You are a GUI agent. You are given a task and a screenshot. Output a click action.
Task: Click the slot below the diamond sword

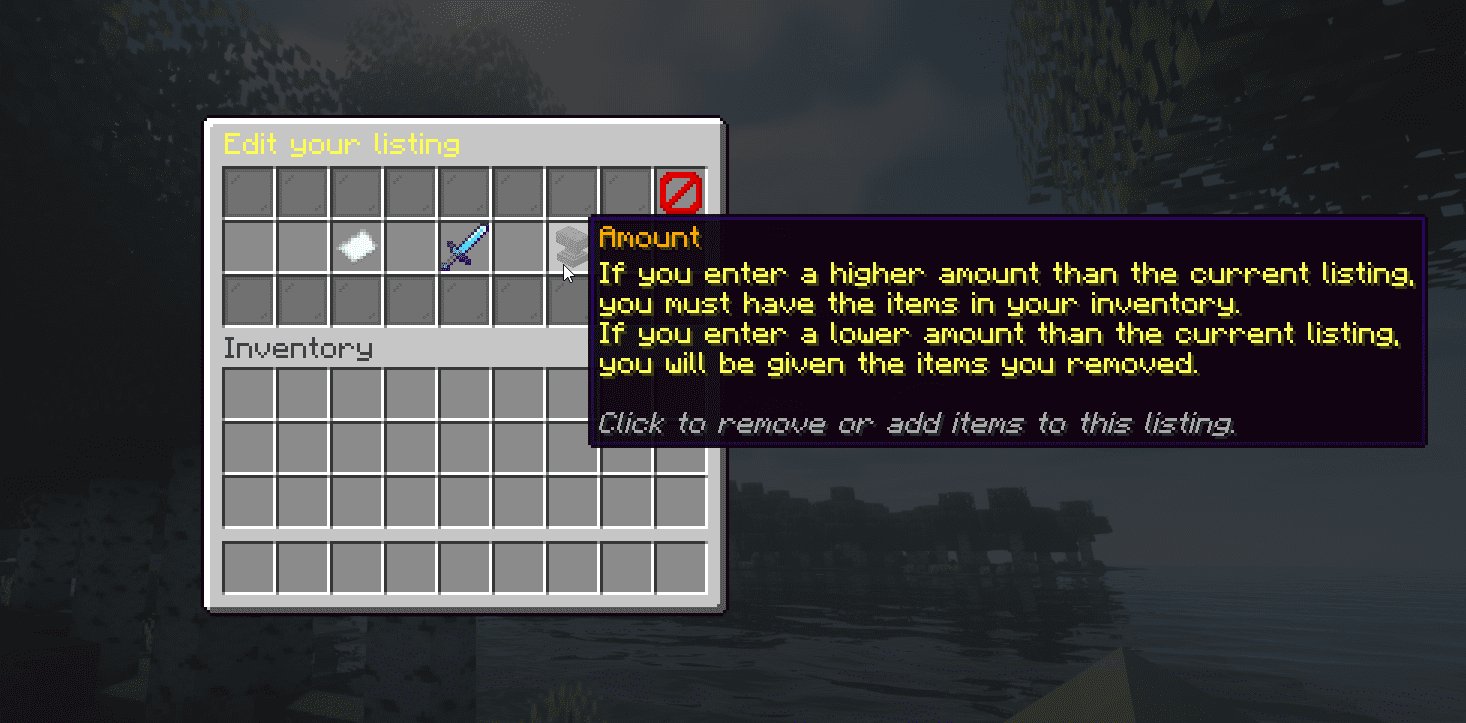[464, 302]
